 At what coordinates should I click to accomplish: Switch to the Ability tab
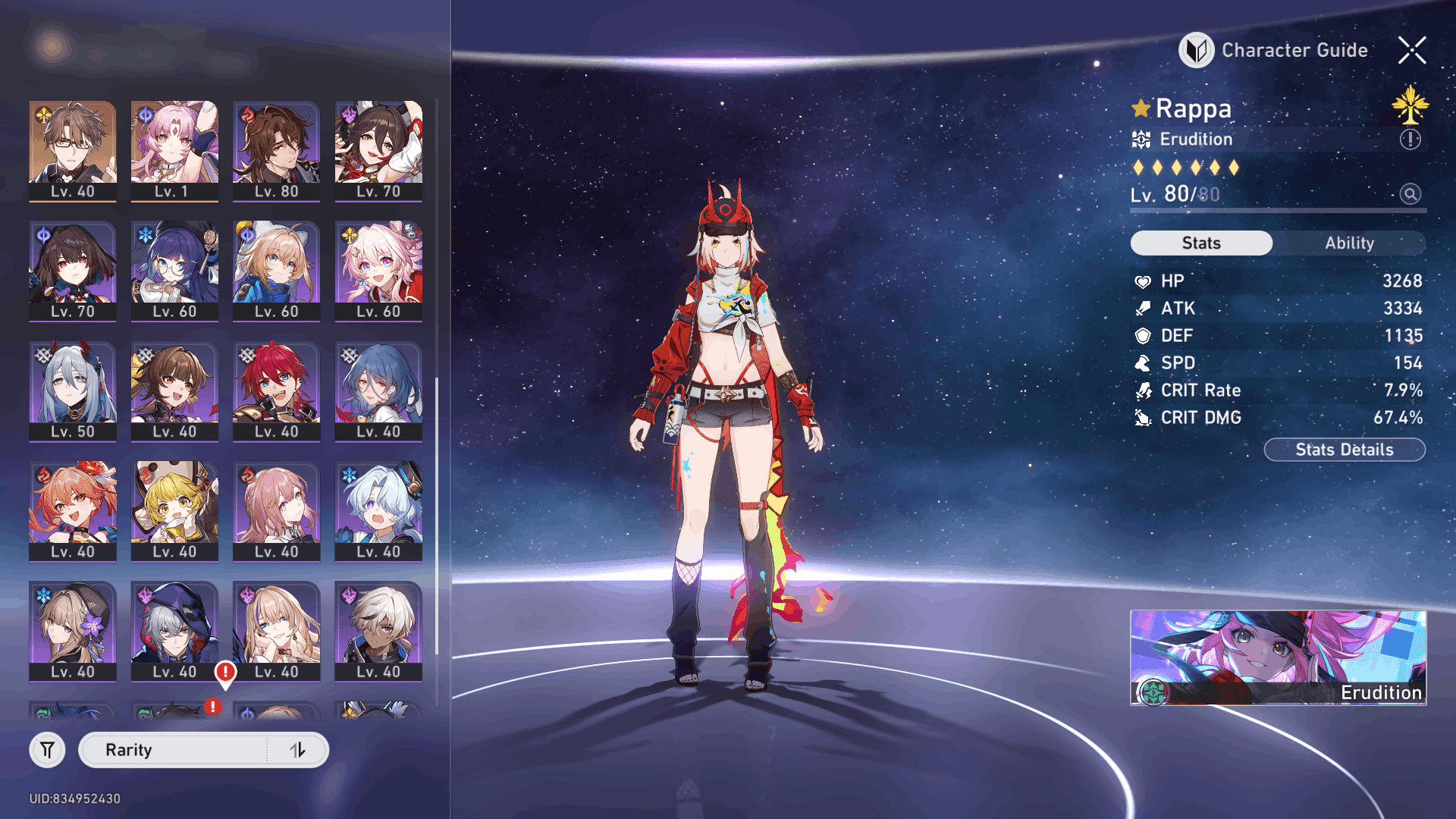tap(1349, 243)
